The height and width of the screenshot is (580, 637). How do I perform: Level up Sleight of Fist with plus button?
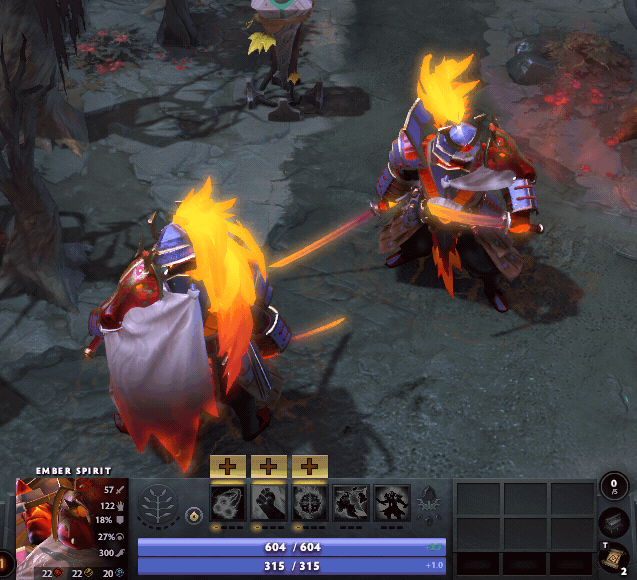pyautogui.click(x=270, y=466)
